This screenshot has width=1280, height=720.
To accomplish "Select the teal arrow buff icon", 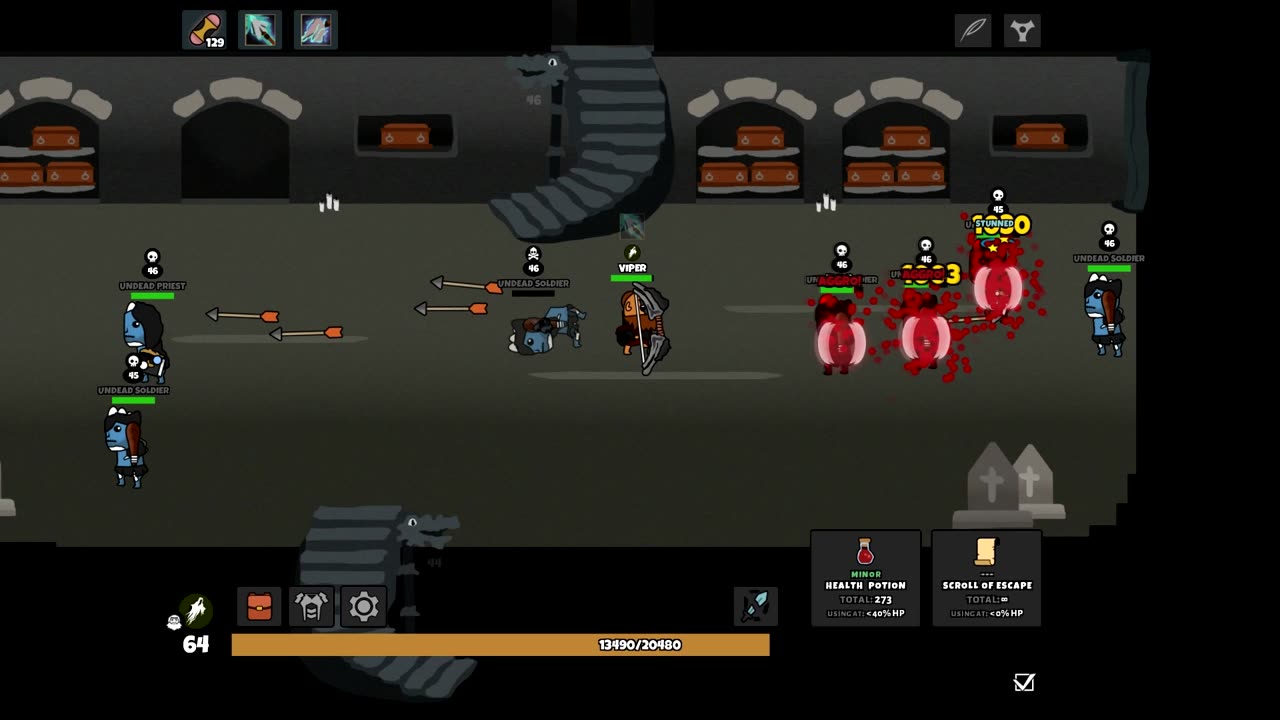I will pyautogui.click(x=260, y=30).
